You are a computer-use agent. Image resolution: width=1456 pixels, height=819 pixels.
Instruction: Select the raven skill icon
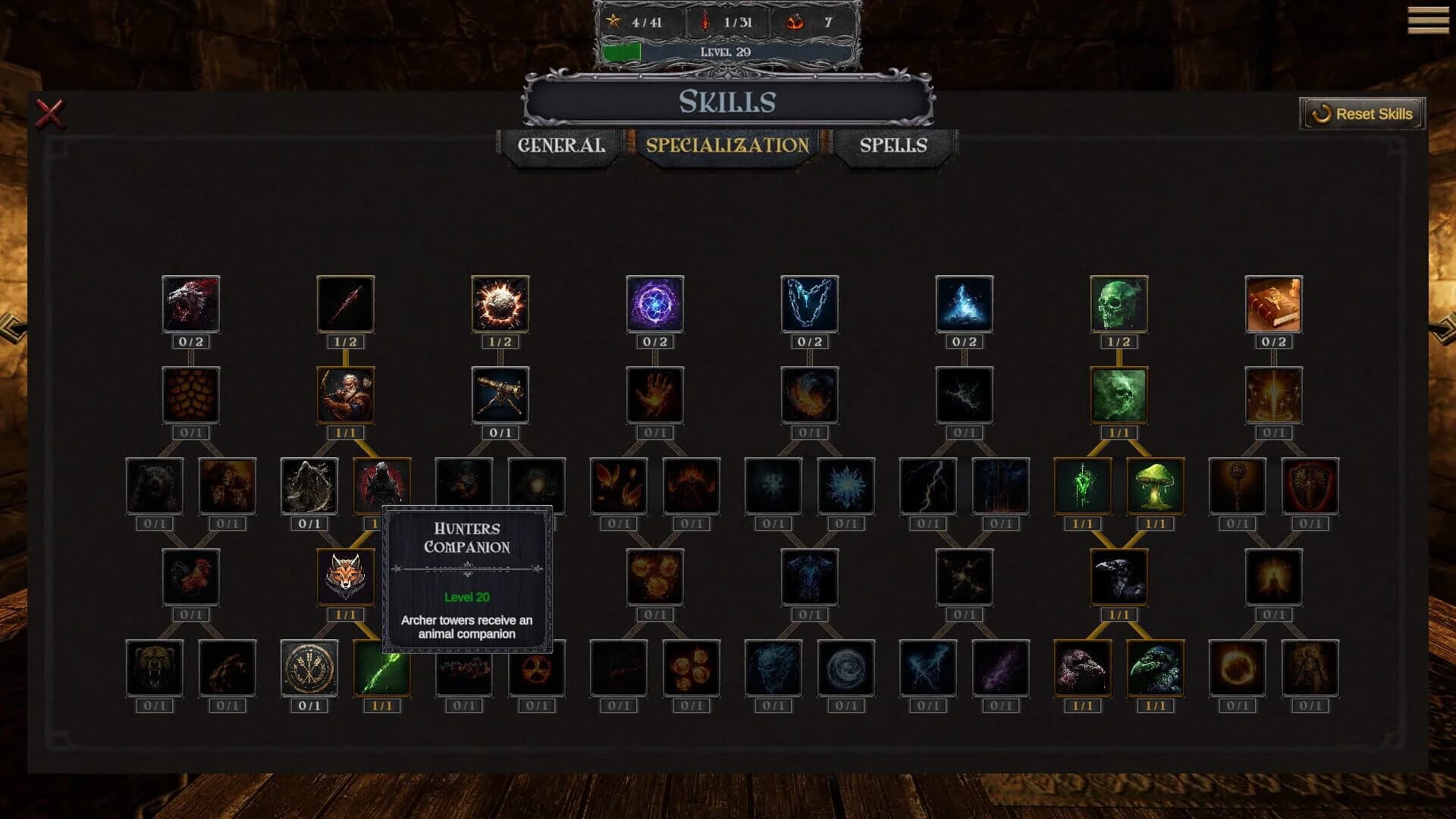(x=1119, y=578)
